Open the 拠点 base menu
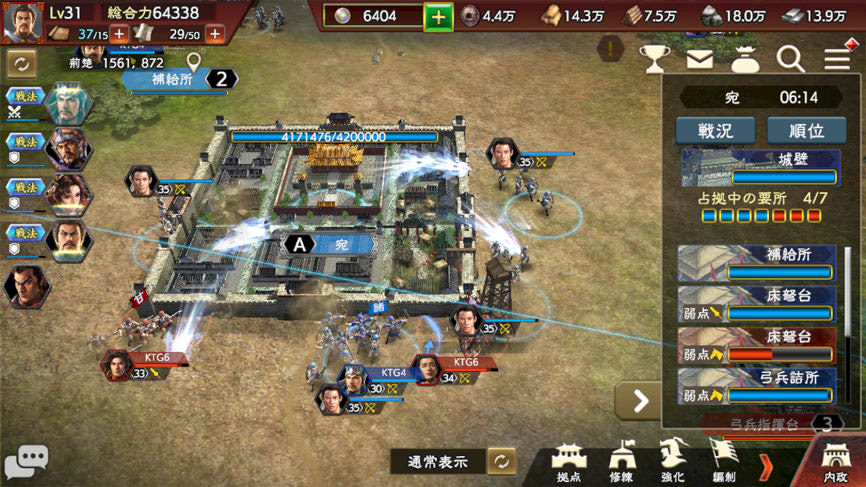Image resolution: width=866 pixels, height=487 pixels. coord(569,462)
